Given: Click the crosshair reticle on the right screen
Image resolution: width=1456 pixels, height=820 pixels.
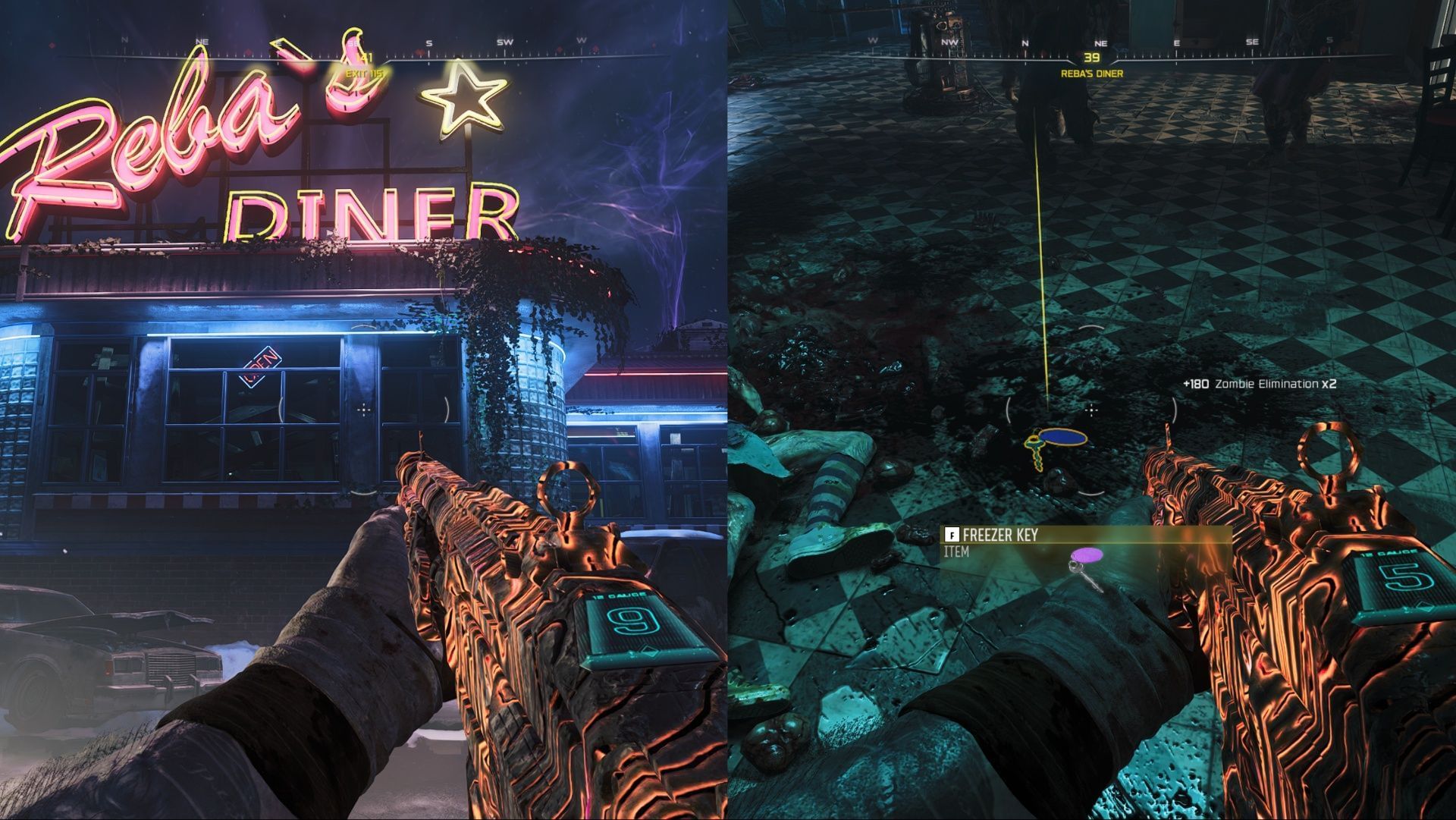Looking at the screenshot, I should tap(1090, 410).
